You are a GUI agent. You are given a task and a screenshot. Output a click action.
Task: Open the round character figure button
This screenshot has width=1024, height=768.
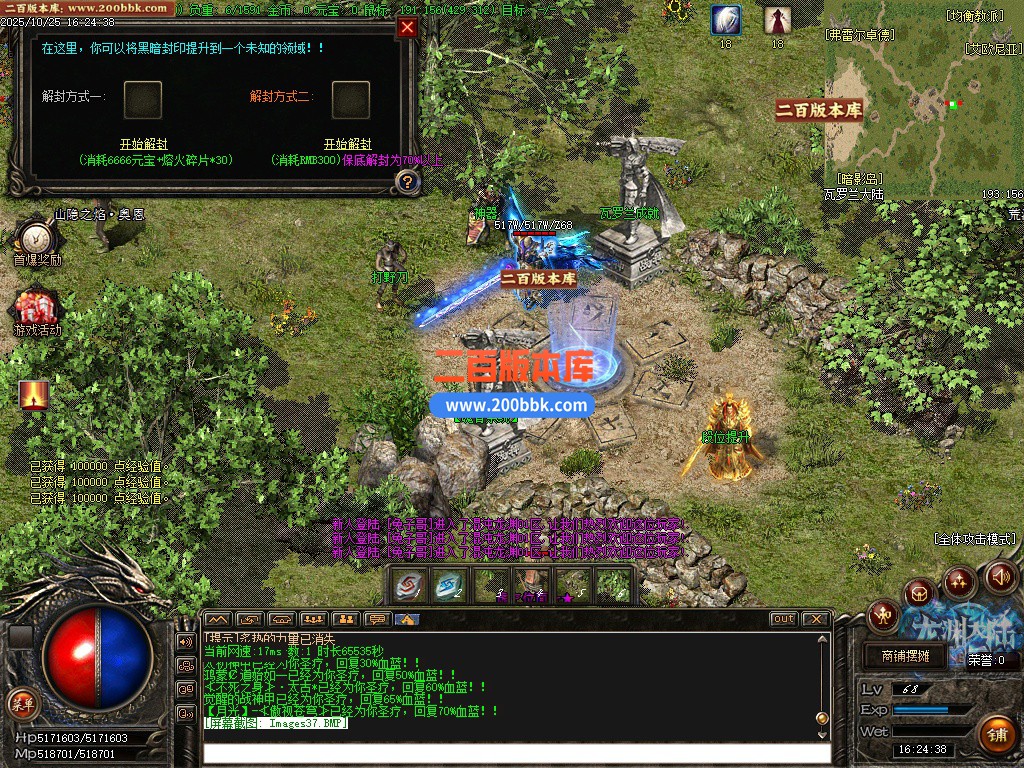(884, 616)
